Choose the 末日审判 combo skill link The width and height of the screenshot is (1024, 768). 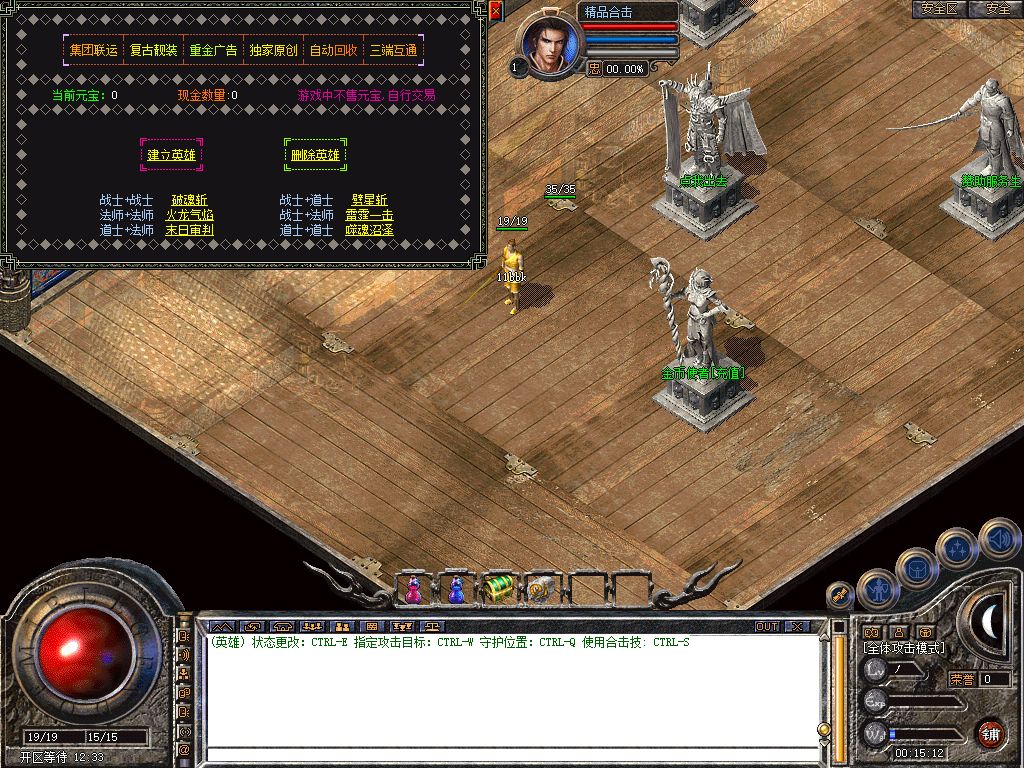(189, 230)
